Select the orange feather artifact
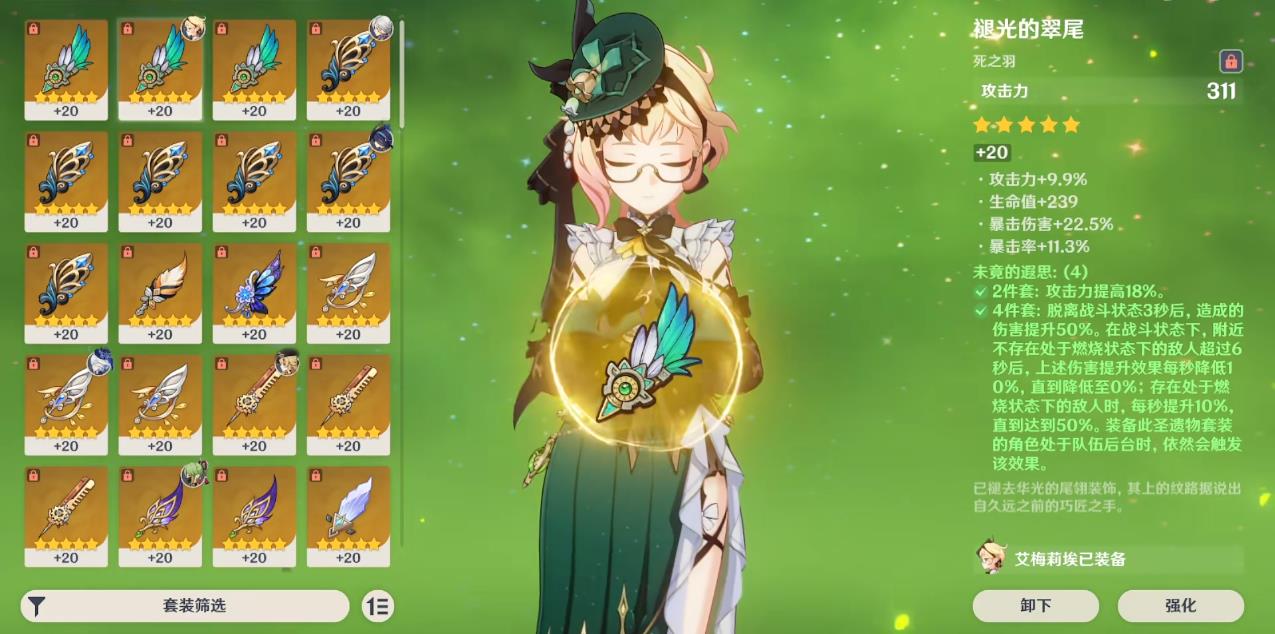1275x634 pixels. pyautogui.click(x=160, y=288)
